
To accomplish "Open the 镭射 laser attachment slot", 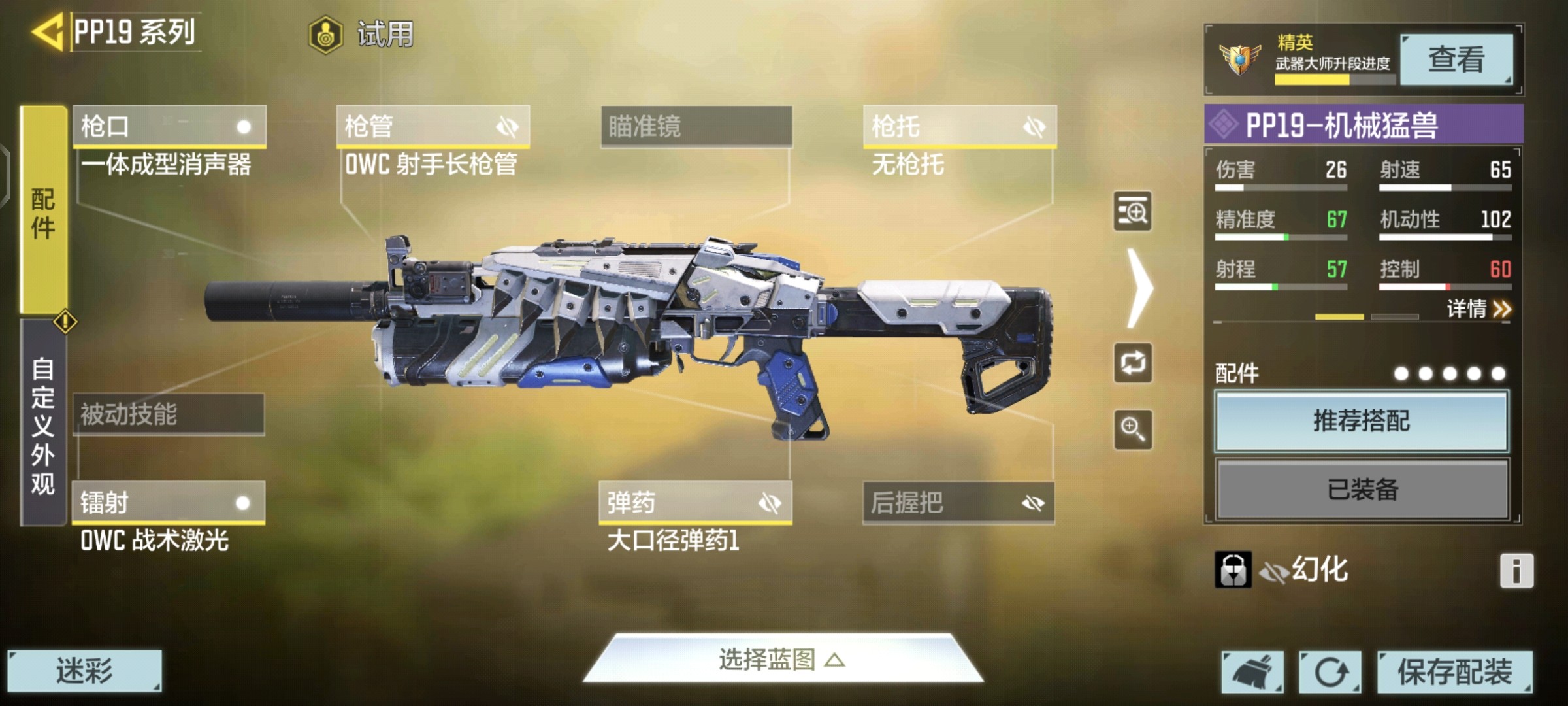I will [169, 503].
